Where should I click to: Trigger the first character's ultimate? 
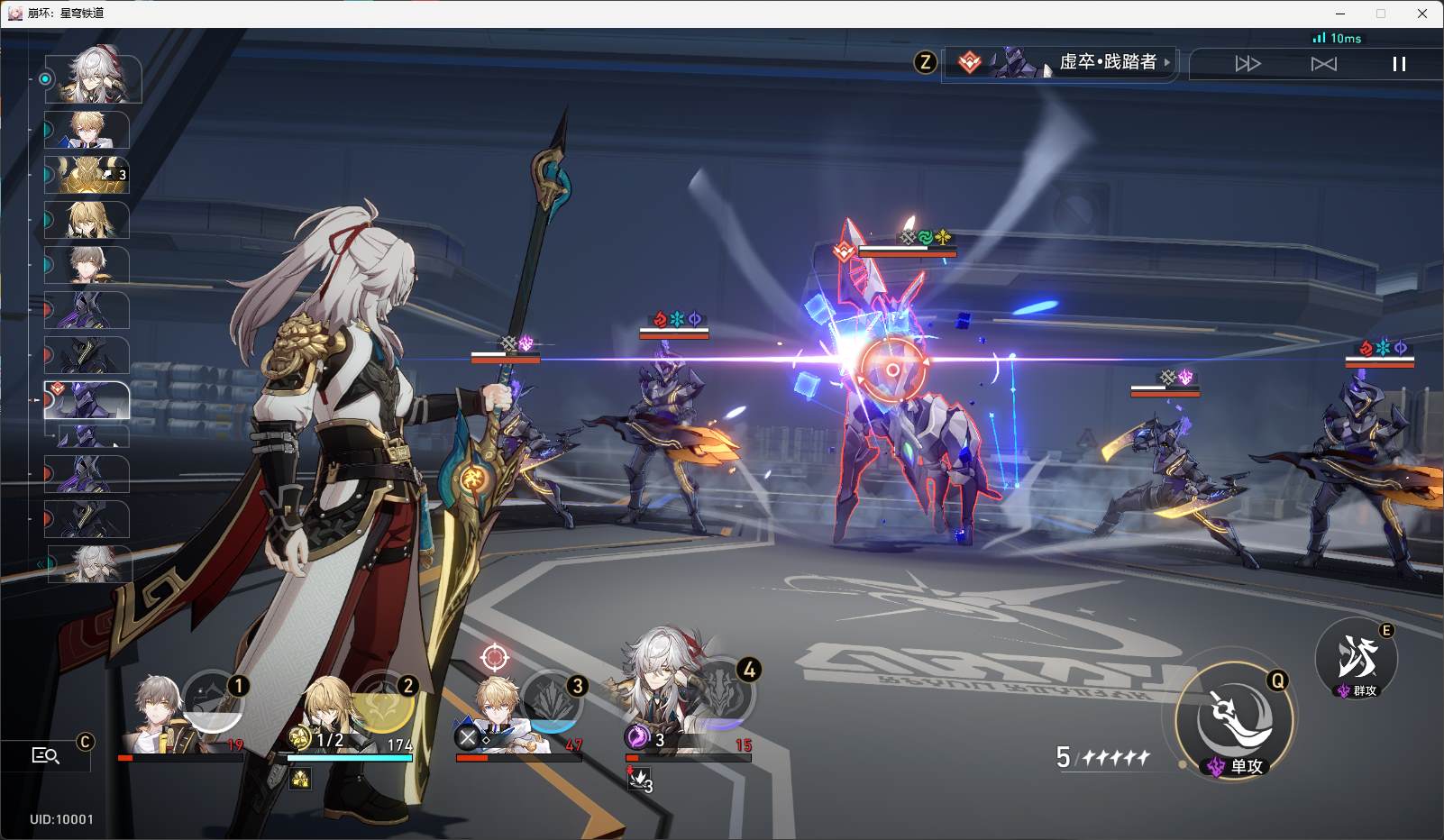coord(213,701)
